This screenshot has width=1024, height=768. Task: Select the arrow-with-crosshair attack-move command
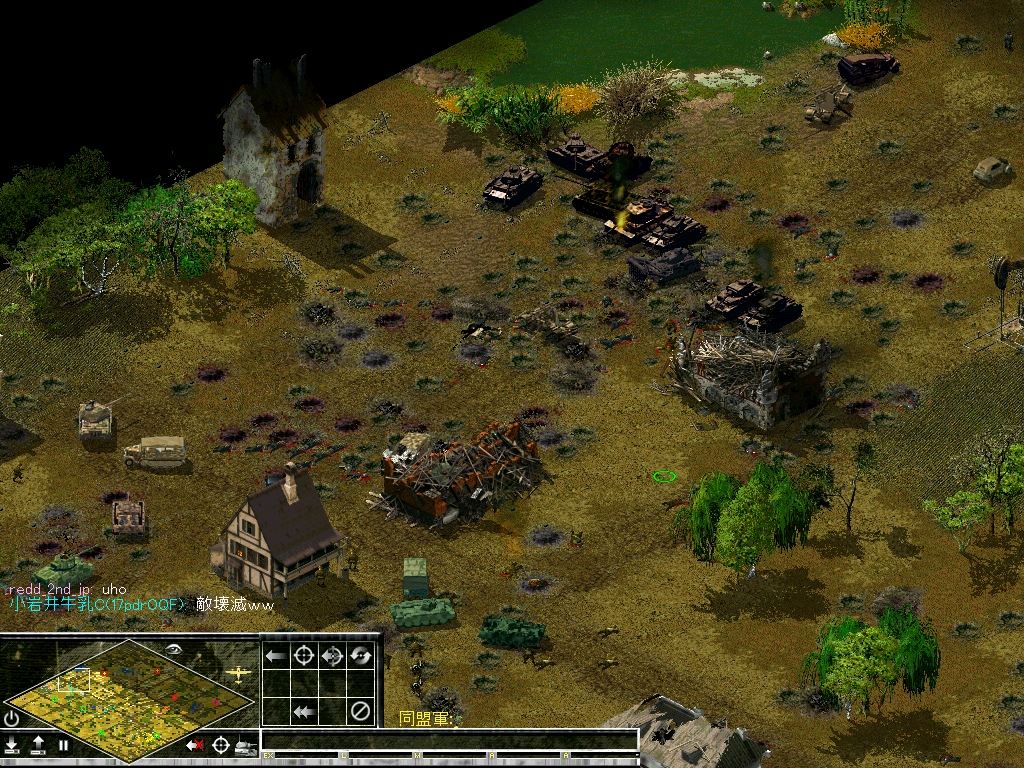pyautogui.click(x=333, y=656)
